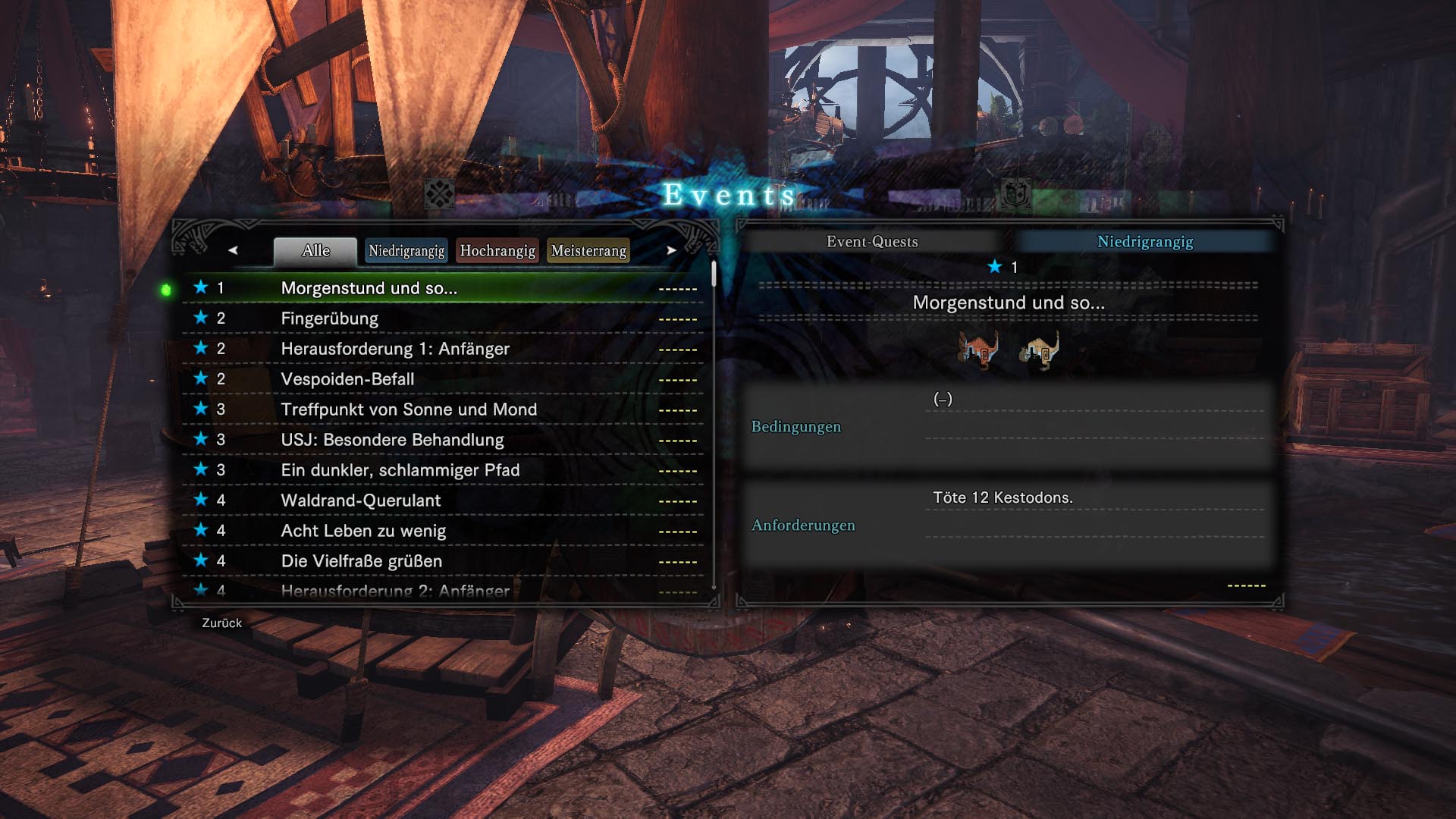This screenshot has height=819, width=1456.
Task: Choose Die Vielfraße grüßen quest
Action: [x=361, y=561]
